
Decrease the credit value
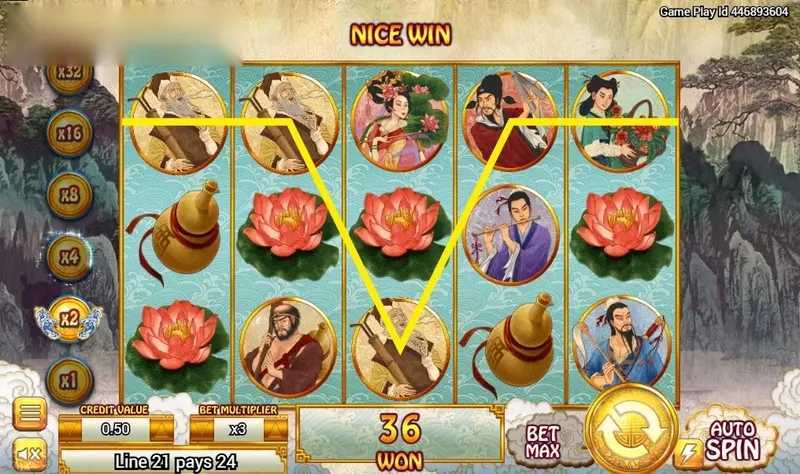70,429
